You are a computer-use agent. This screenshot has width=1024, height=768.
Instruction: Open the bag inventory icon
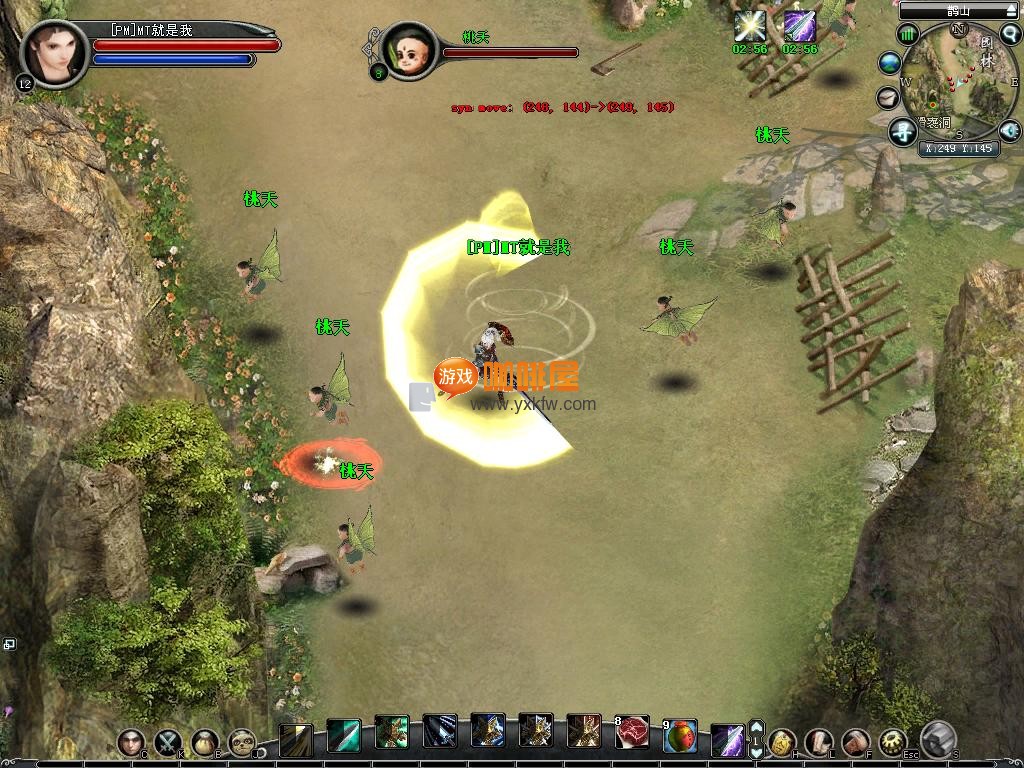[205, 742]
